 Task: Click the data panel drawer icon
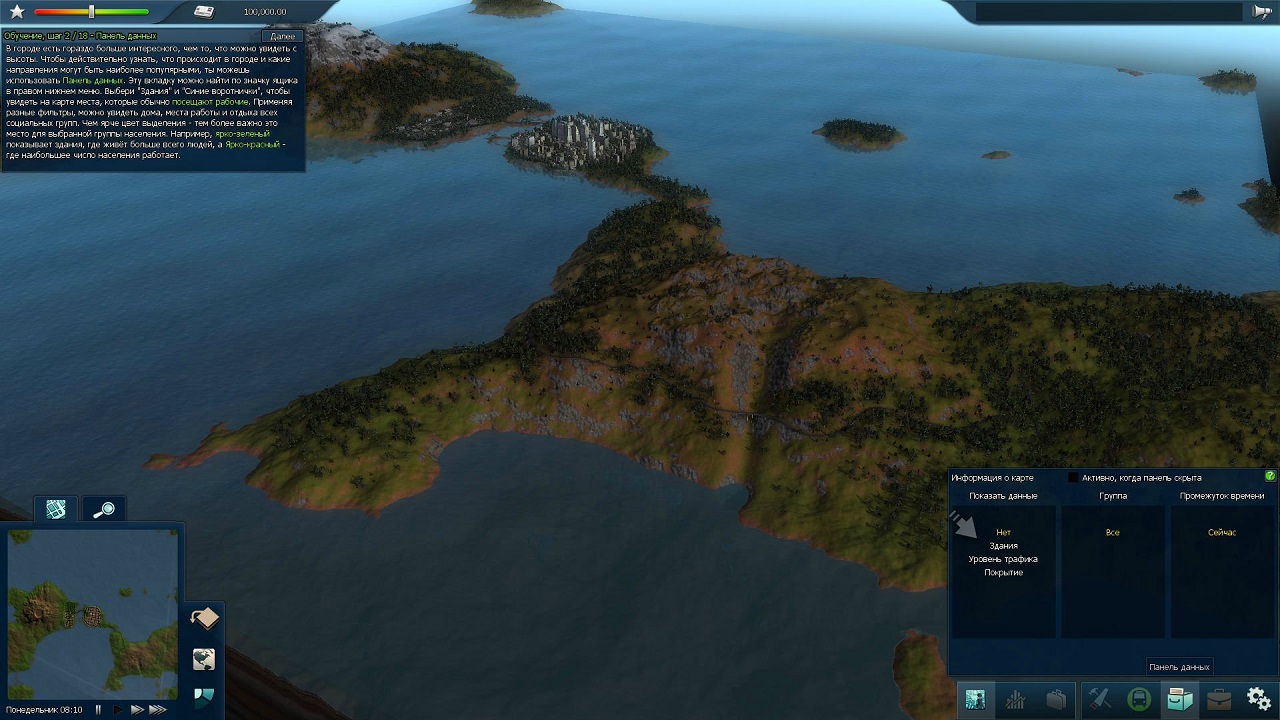click(x=1179, y=699)
